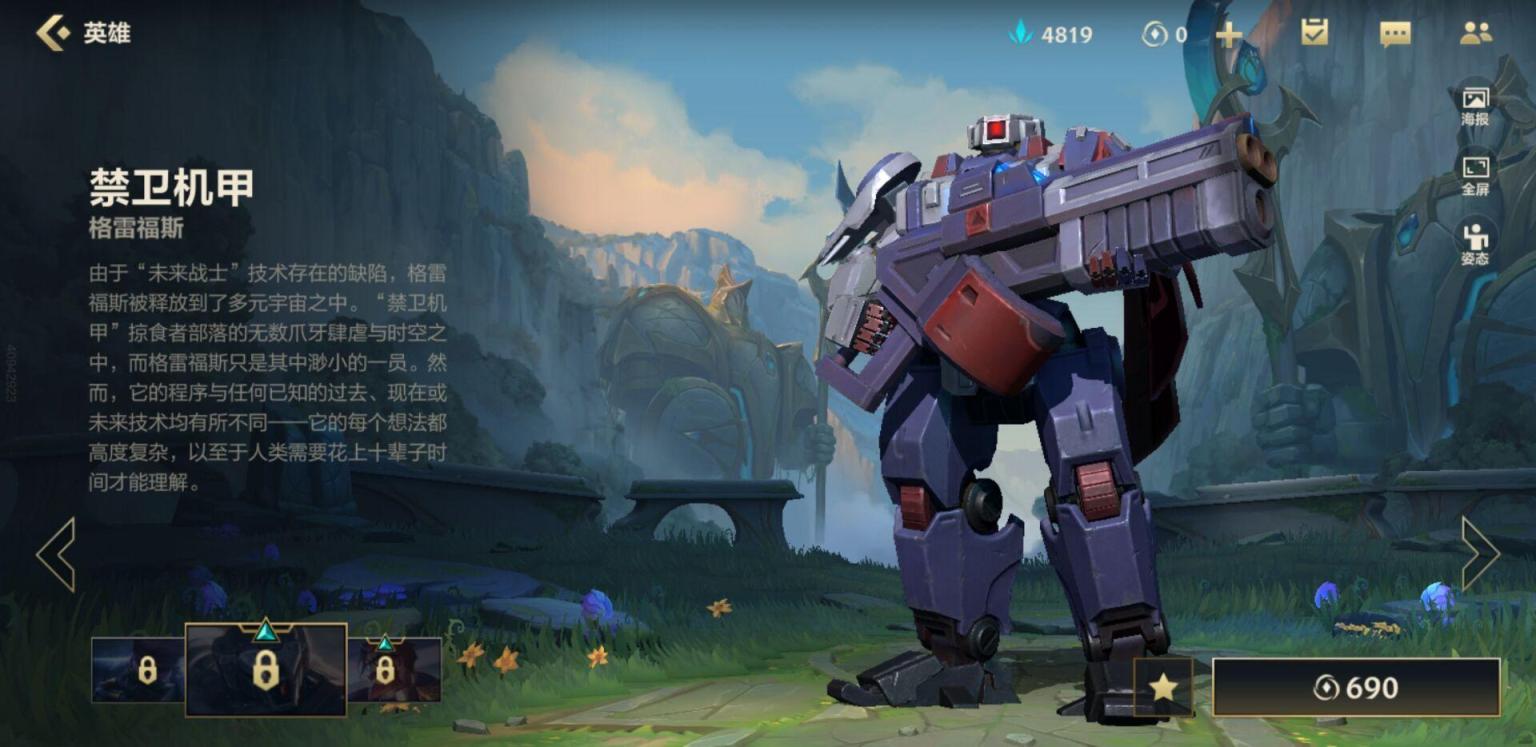Show the previous skin with left arrow

[x=56, y=553]
